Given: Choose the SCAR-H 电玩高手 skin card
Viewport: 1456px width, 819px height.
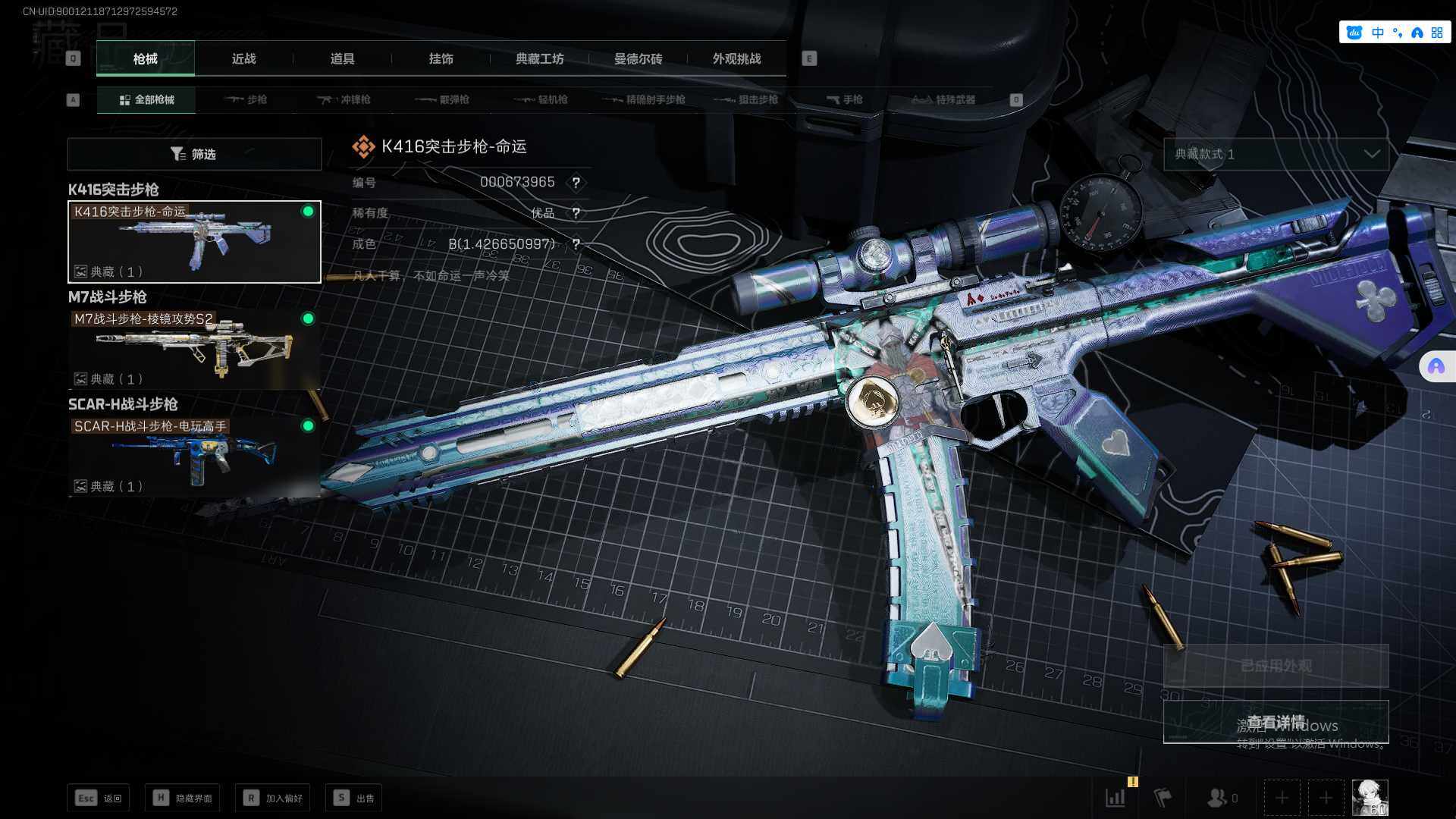Looking at the screenshot, I should pos(194,456).
